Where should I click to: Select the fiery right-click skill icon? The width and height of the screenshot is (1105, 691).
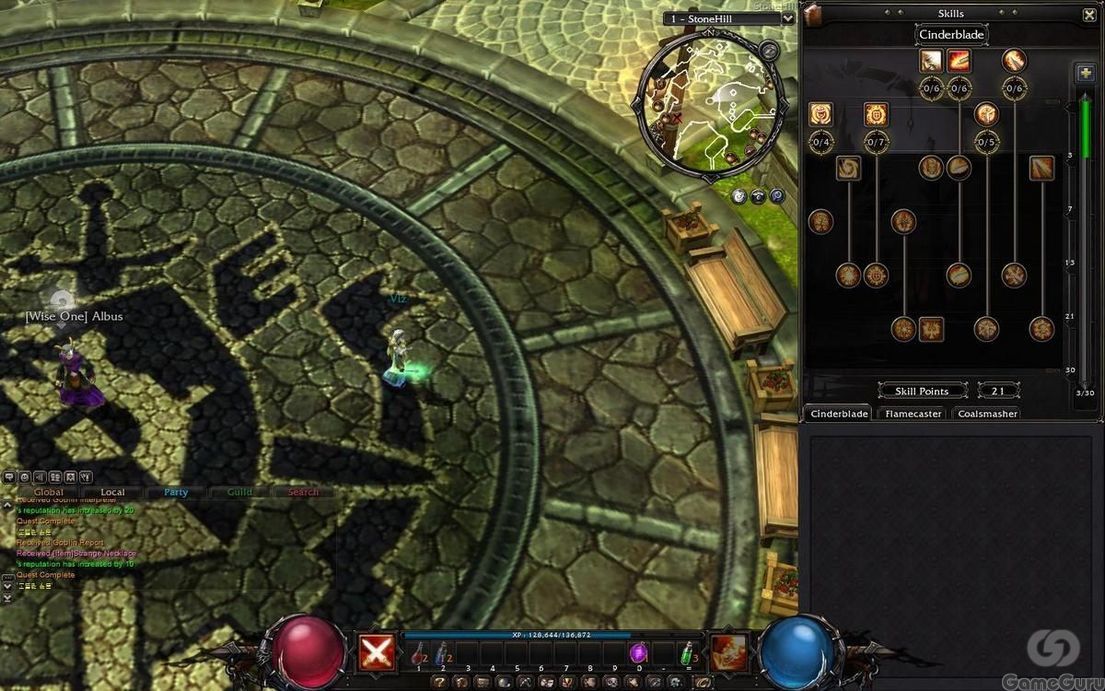click(x=727, y=651)
